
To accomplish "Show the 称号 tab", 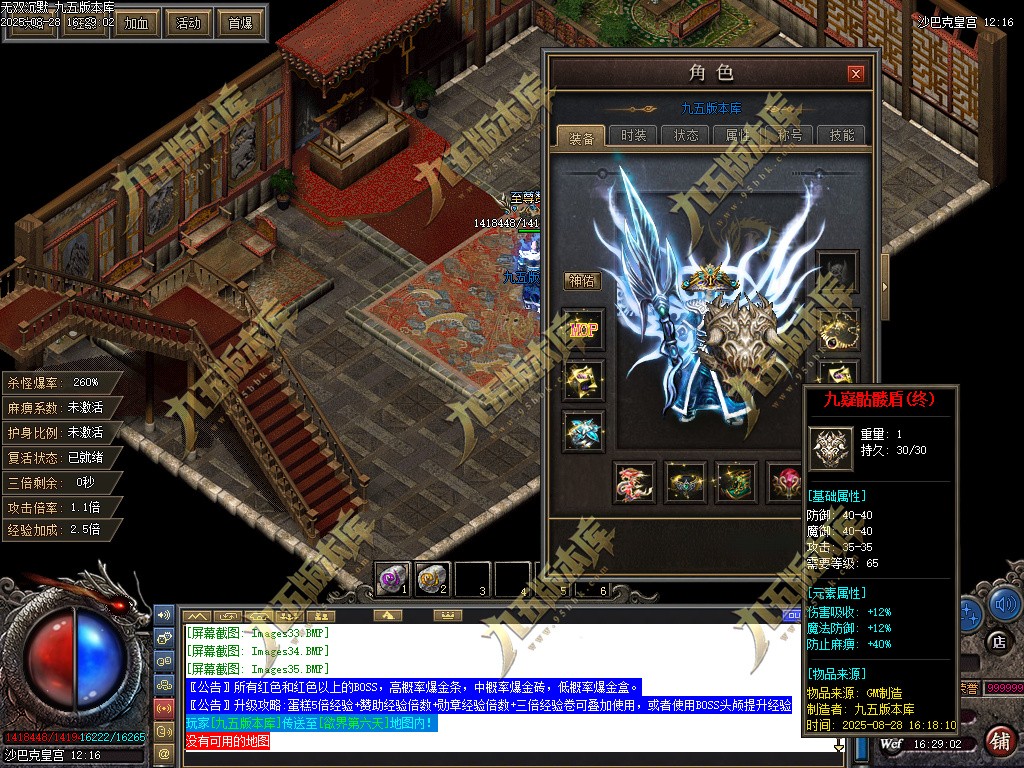I will 789,136.
